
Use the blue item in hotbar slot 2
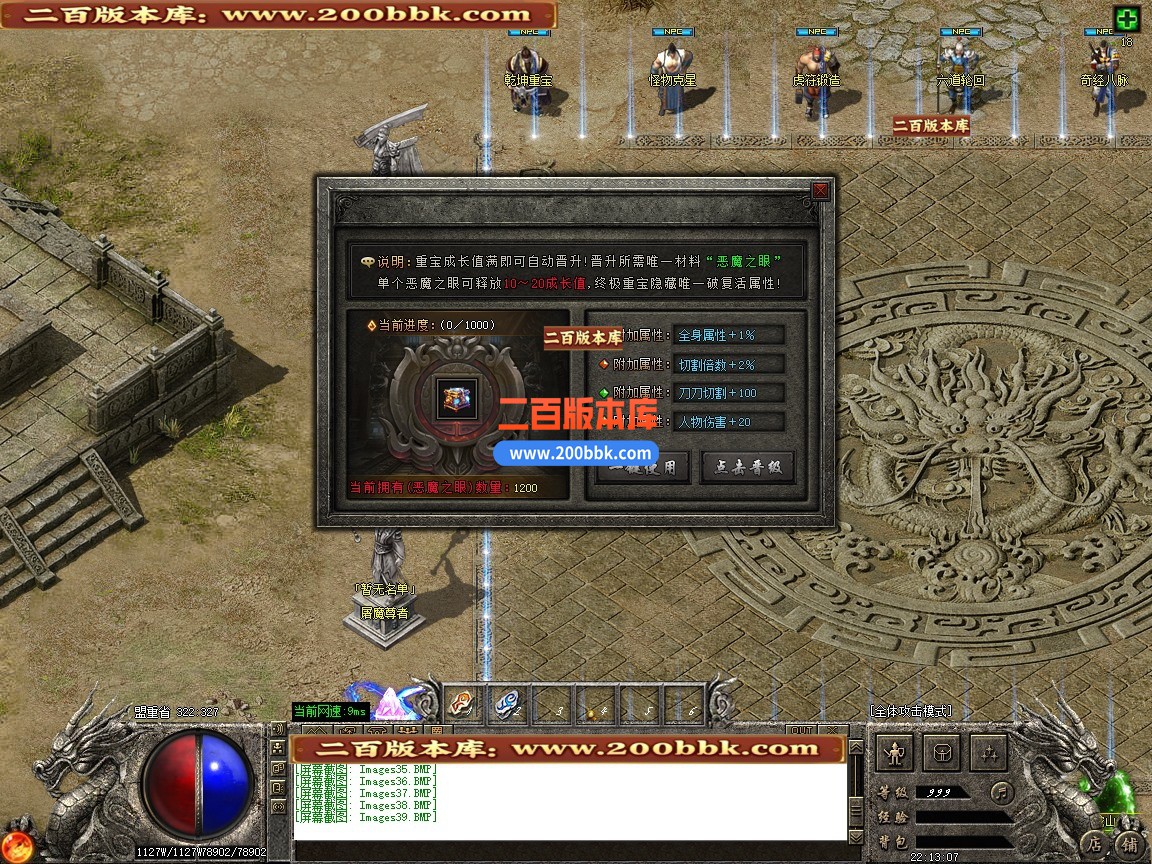coord(507,704)
